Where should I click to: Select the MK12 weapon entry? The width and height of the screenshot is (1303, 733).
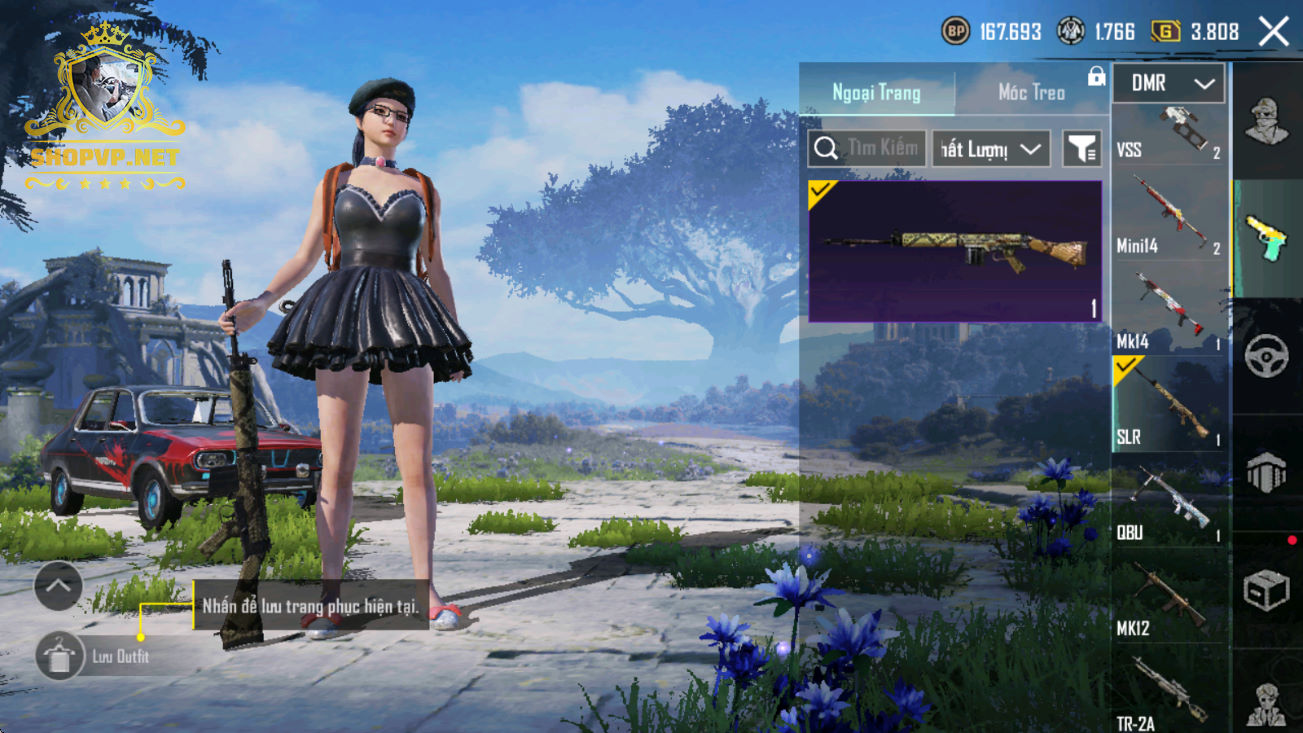(1169, 598)
